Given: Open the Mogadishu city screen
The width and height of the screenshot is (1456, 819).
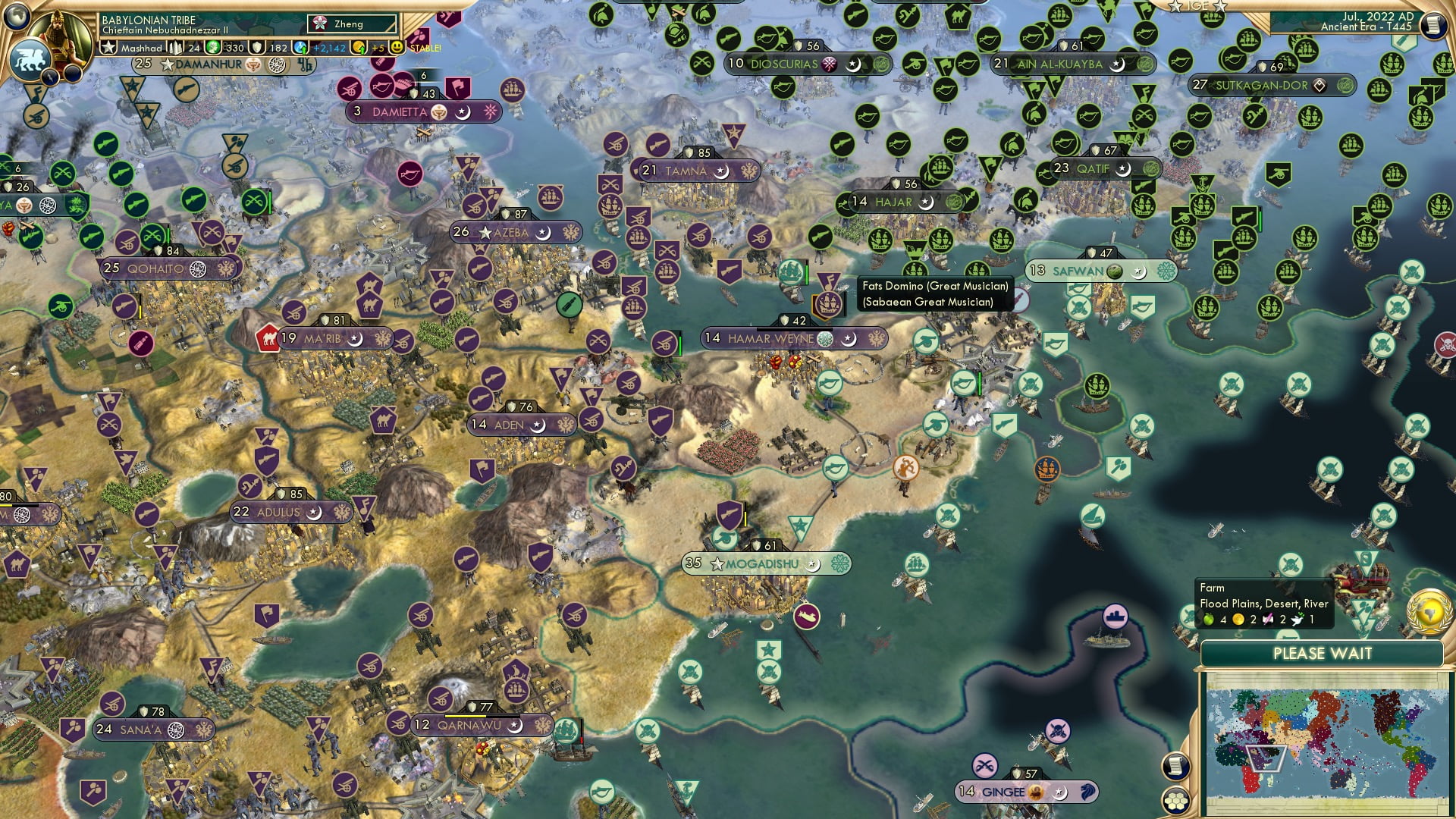Looking at the screenshot, I should pyautogui.click(x=766, y=563).
